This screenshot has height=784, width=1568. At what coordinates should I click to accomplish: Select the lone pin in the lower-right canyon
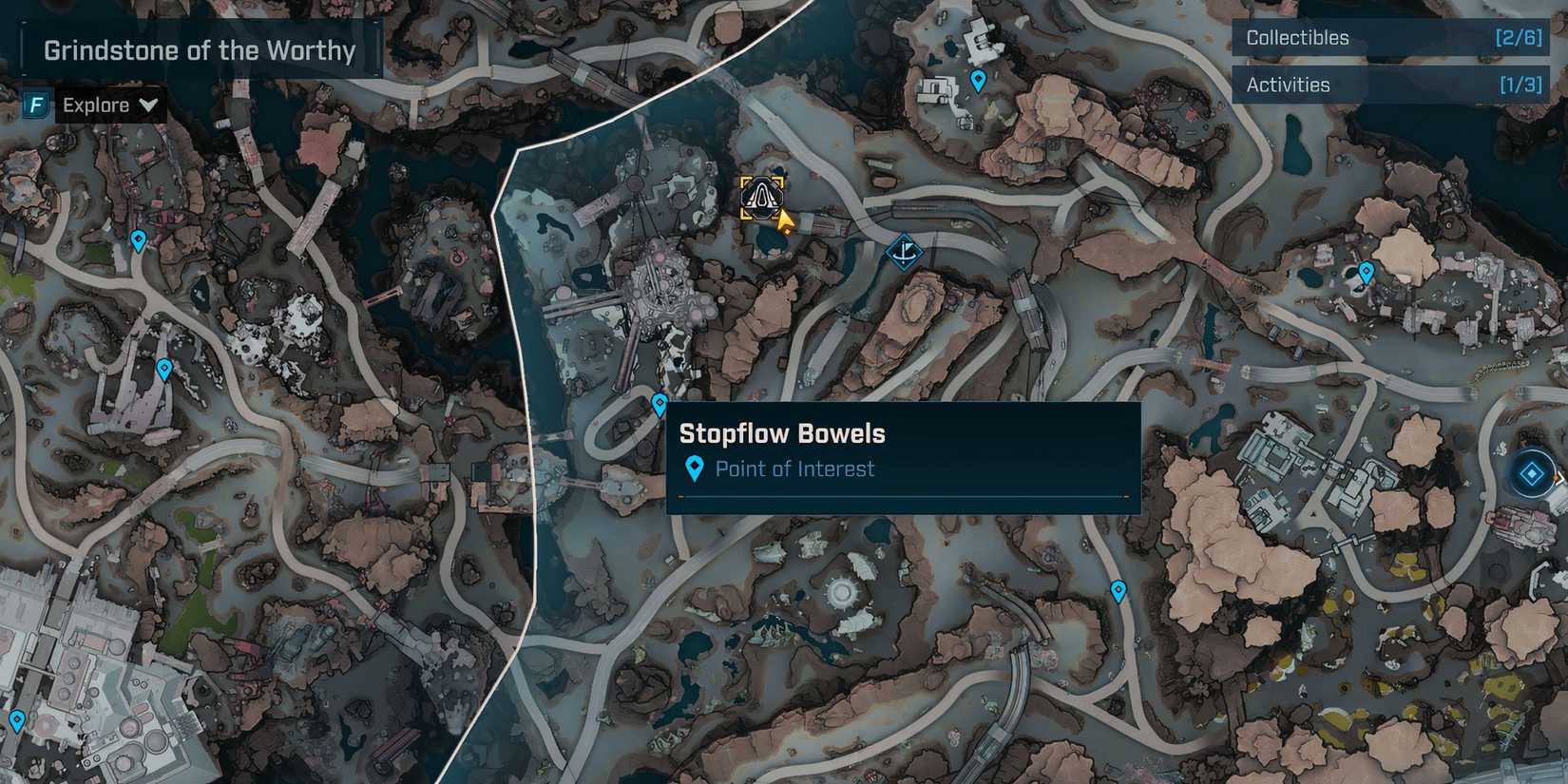click(x=1118, y=591)
